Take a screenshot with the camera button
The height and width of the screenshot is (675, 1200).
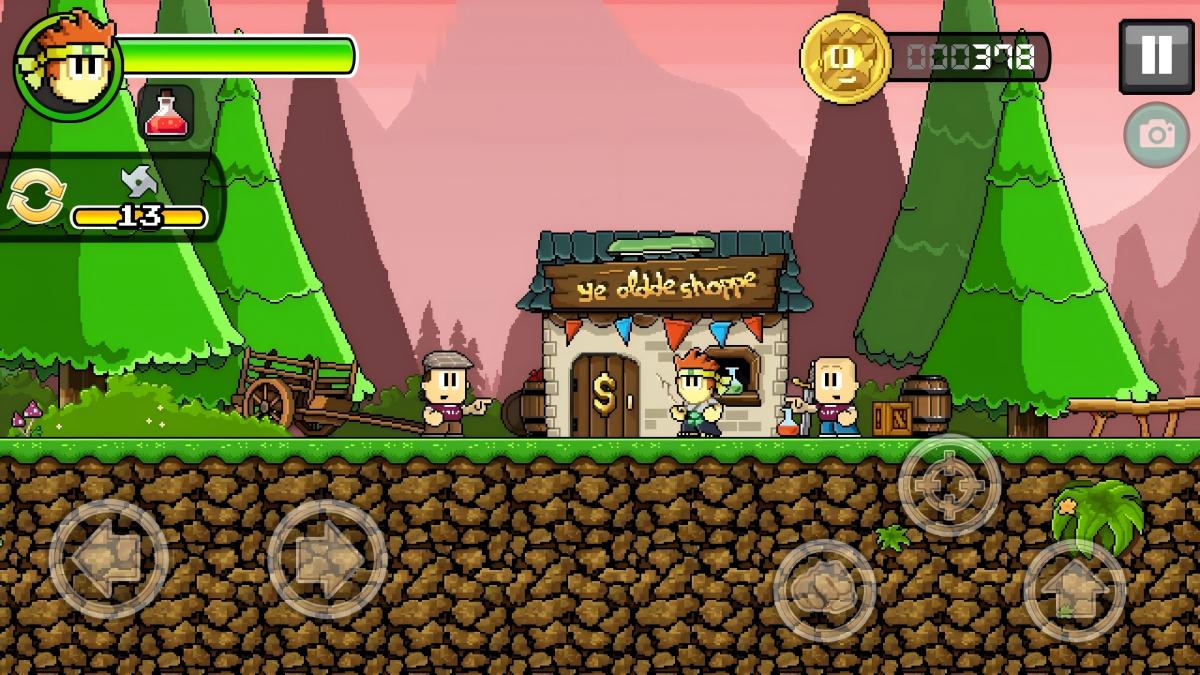point(1157,134)
